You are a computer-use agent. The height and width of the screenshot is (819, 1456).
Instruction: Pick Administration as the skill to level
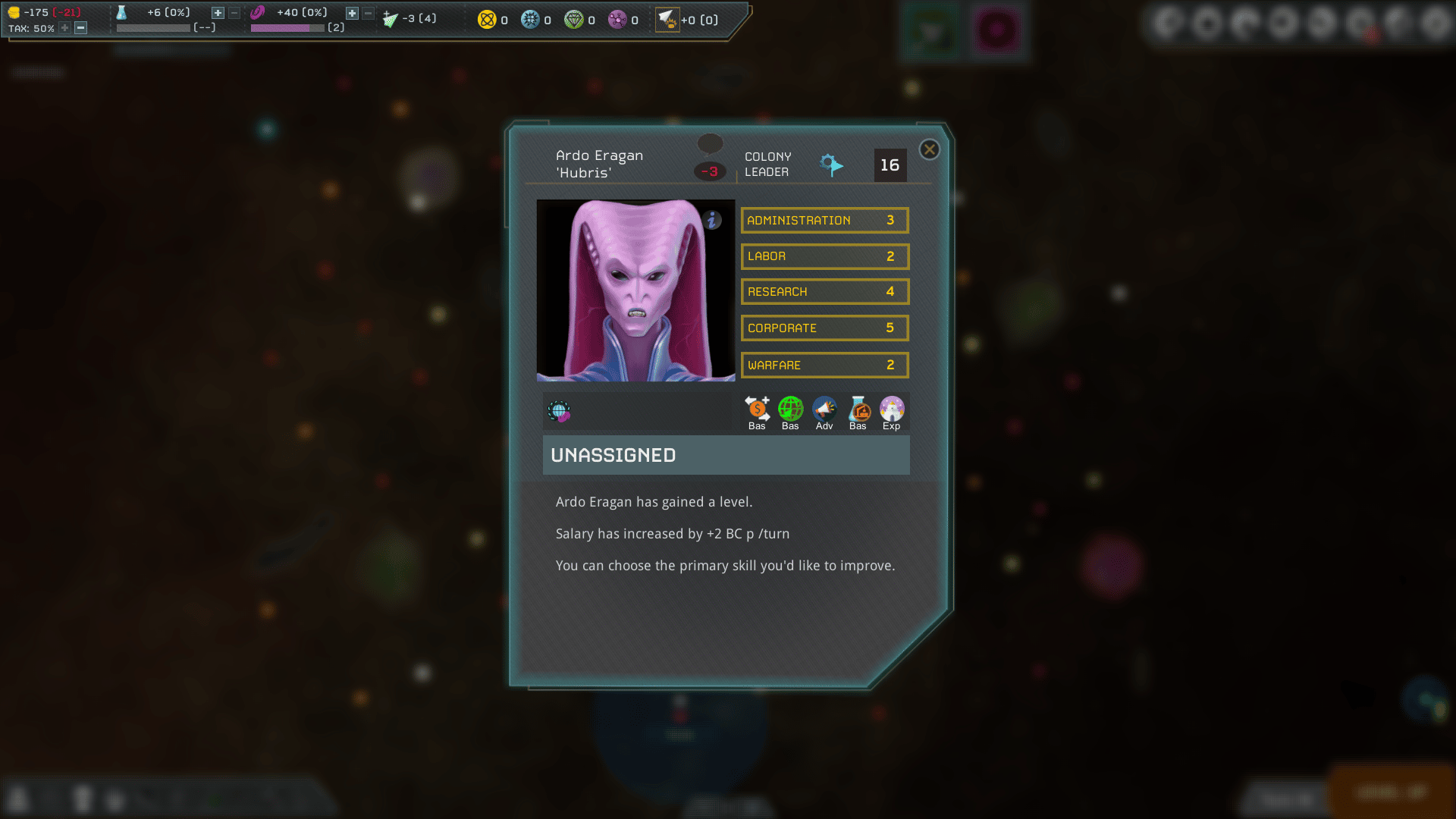click(x=824, y=220)
